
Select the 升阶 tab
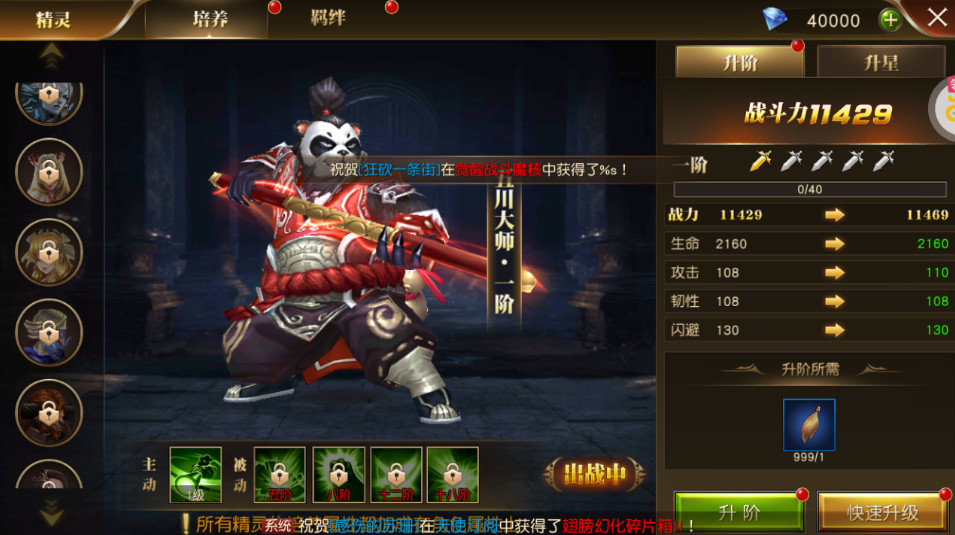point(739,62)
